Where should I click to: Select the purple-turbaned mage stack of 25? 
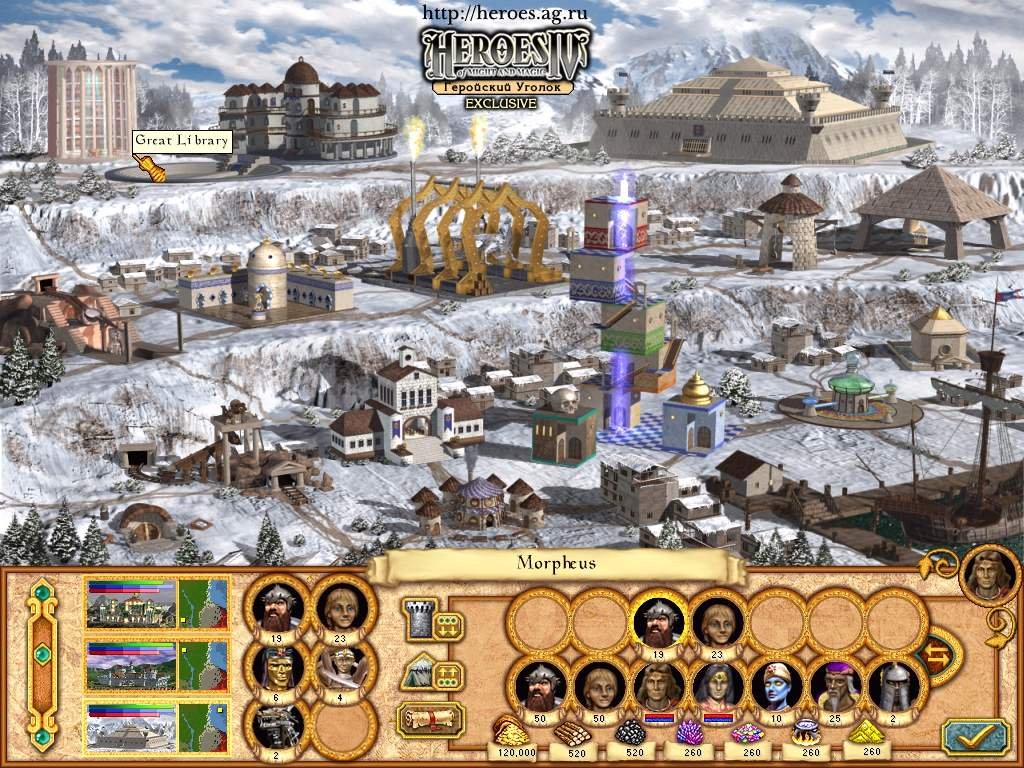point(835,686)
